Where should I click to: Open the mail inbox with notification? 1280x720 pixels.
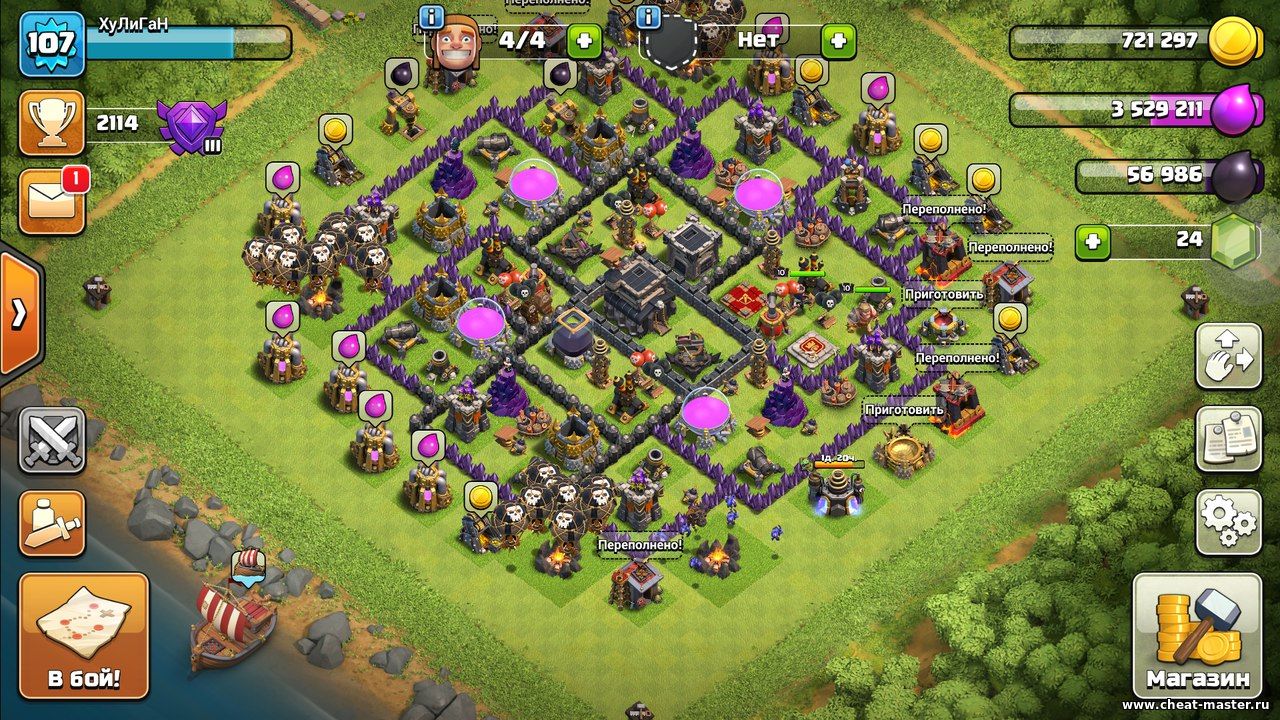[50, 202]
